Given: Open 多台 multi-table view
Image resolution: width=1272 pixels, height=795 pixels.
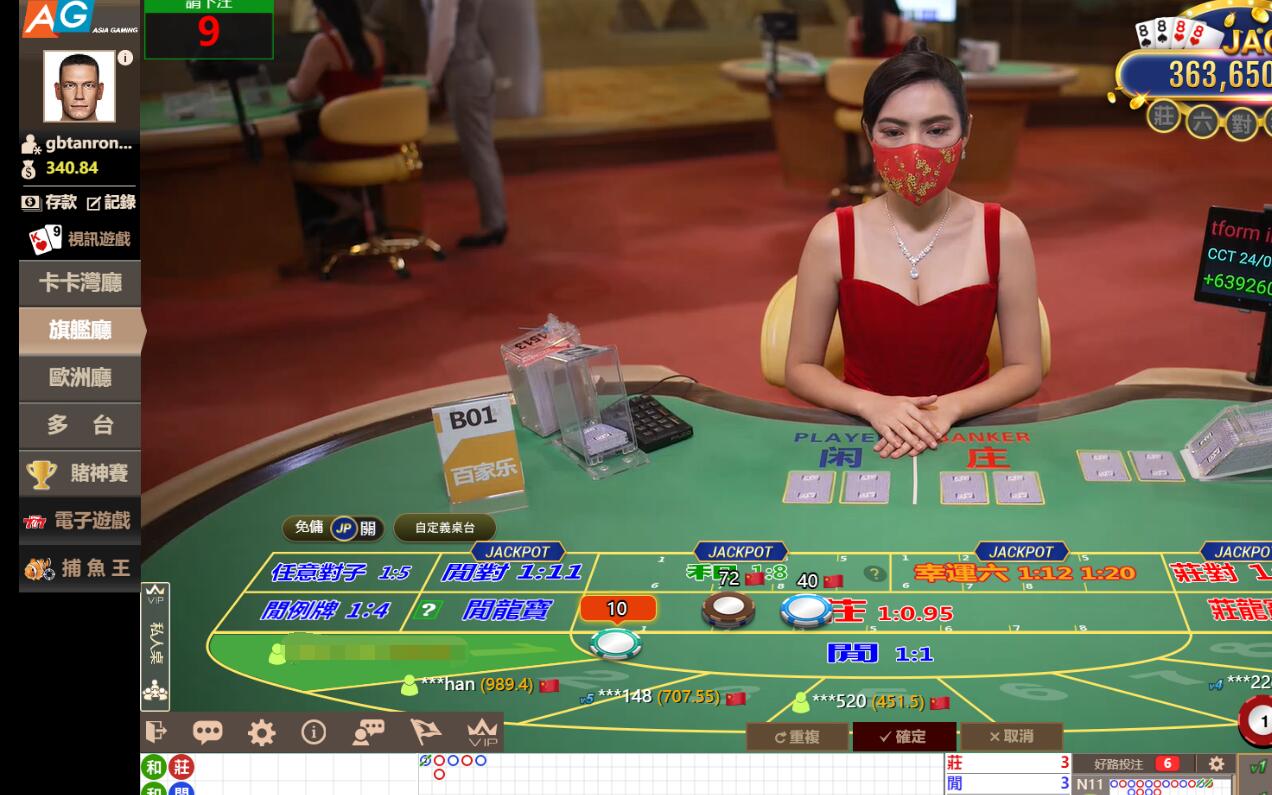Looking at the screenshot, I should click(x=79, y=425).
